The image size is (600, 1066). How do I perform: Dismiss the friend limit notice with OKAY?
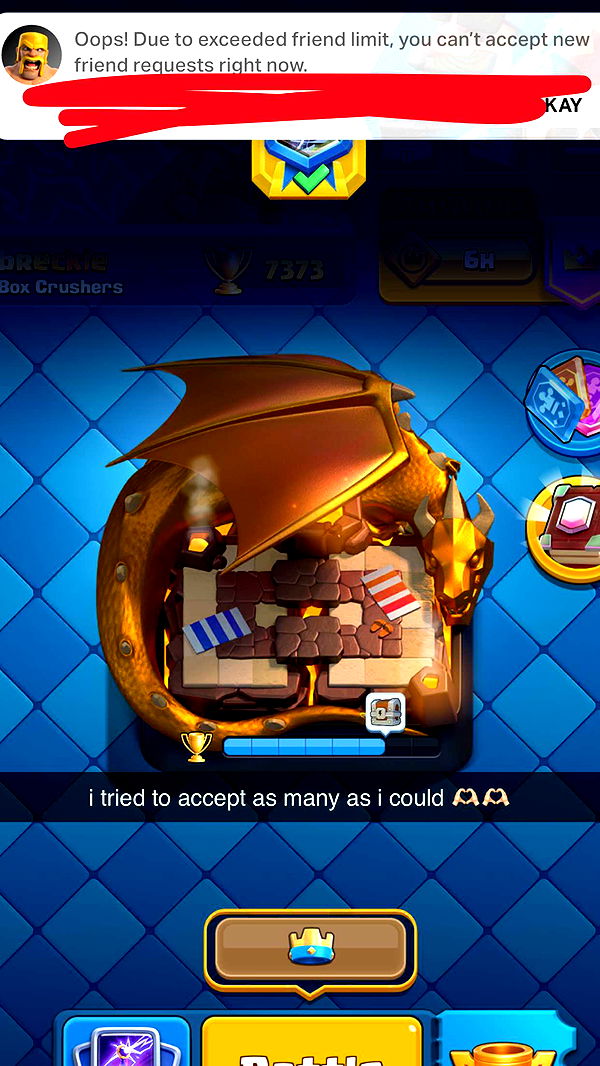coord(561,106)
